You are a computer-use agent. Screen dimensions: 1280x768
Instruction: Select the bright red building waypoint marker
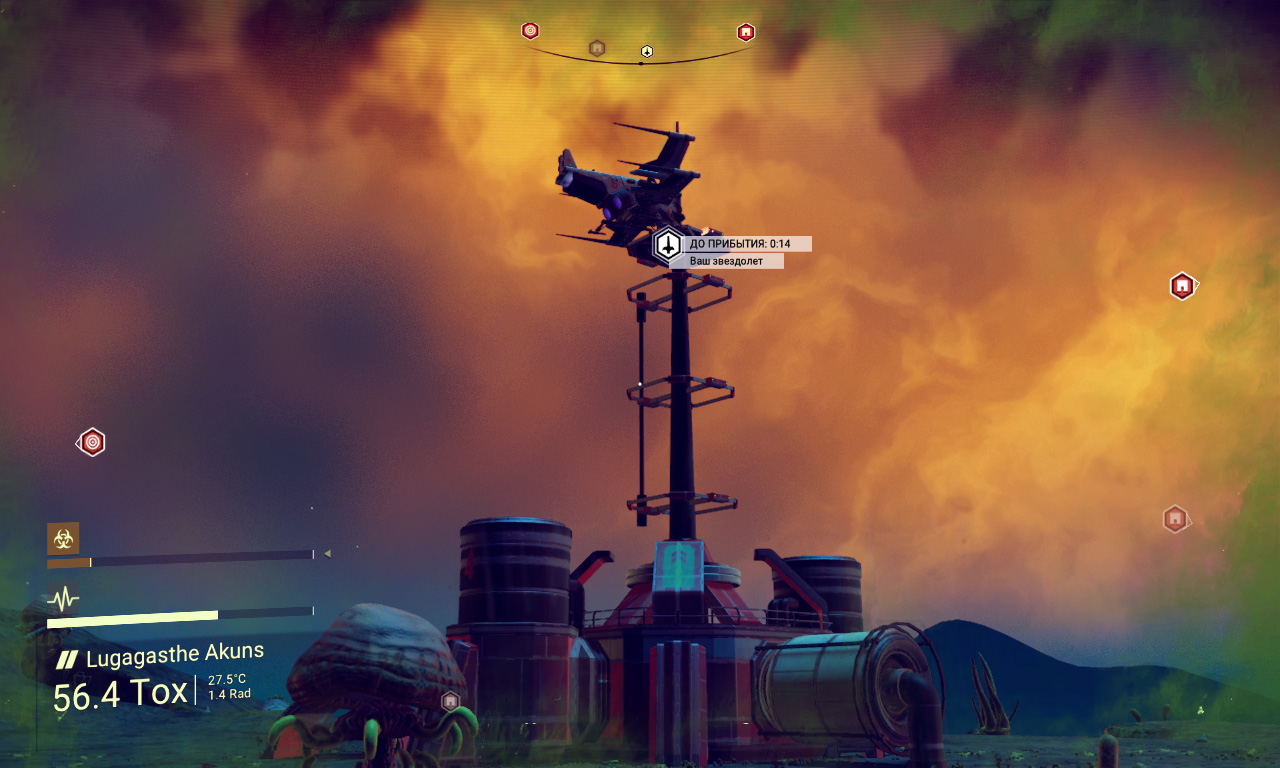tap(1183, 286)
